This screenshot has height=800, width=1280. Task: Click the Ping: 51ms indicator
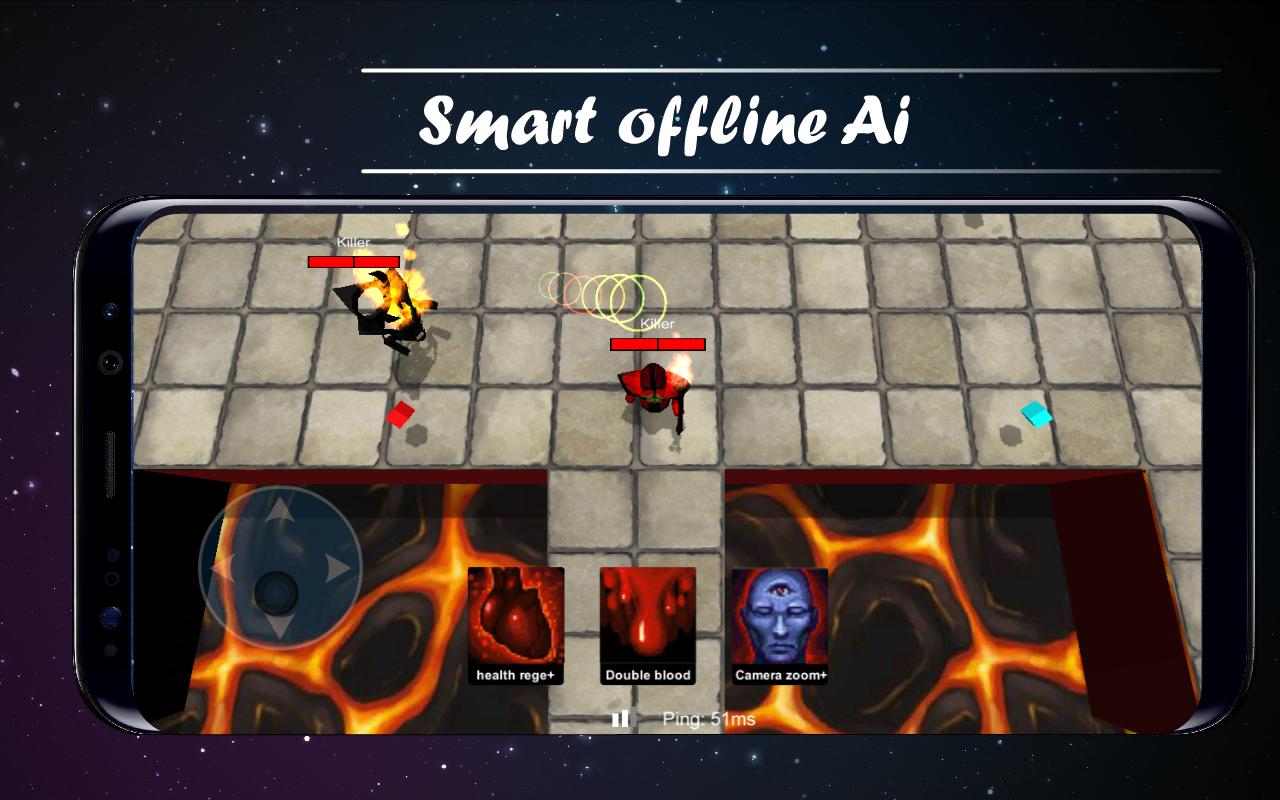(710, 716)
